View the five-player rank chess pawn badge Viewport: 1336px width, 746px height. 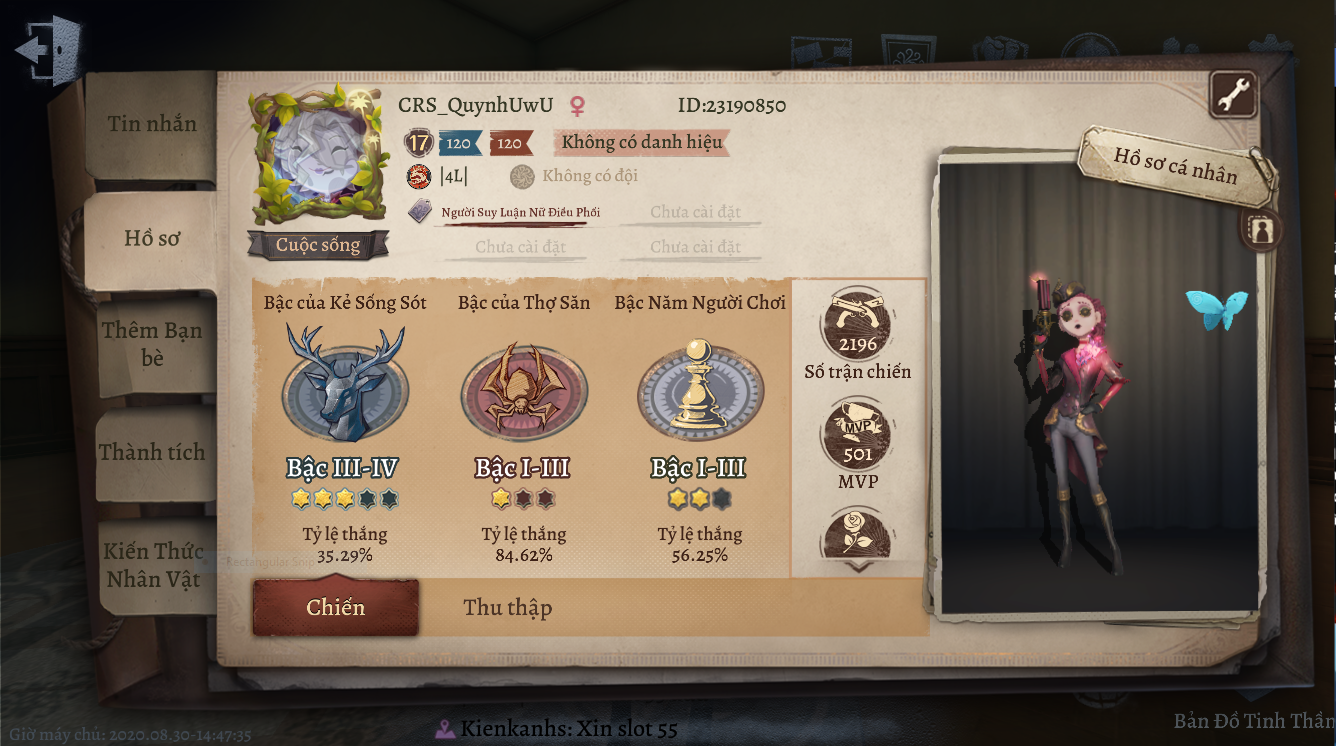(x=700, y=390)
